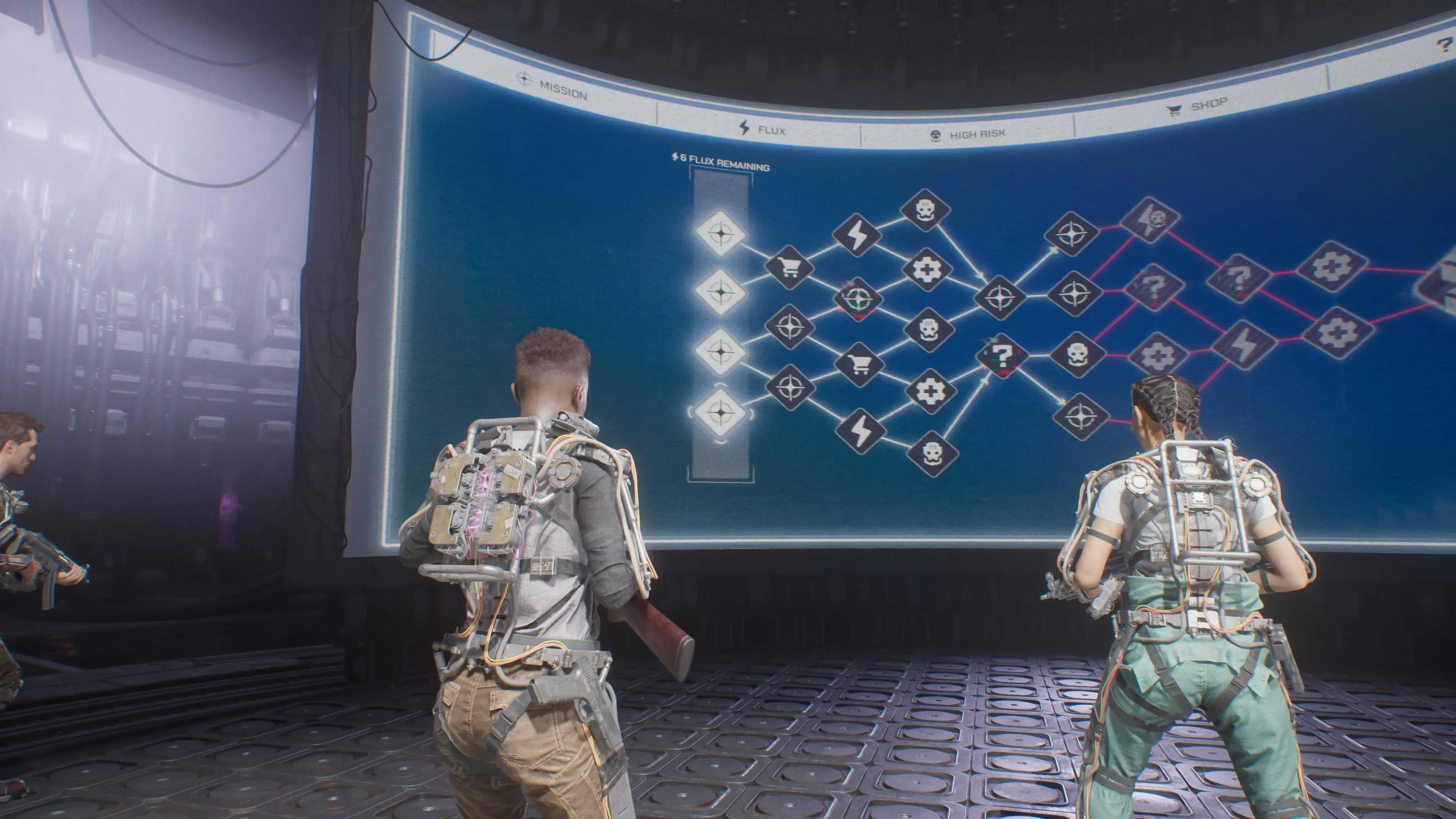
Task: Pick the glitching crosshair mission node
Action: 858,298
